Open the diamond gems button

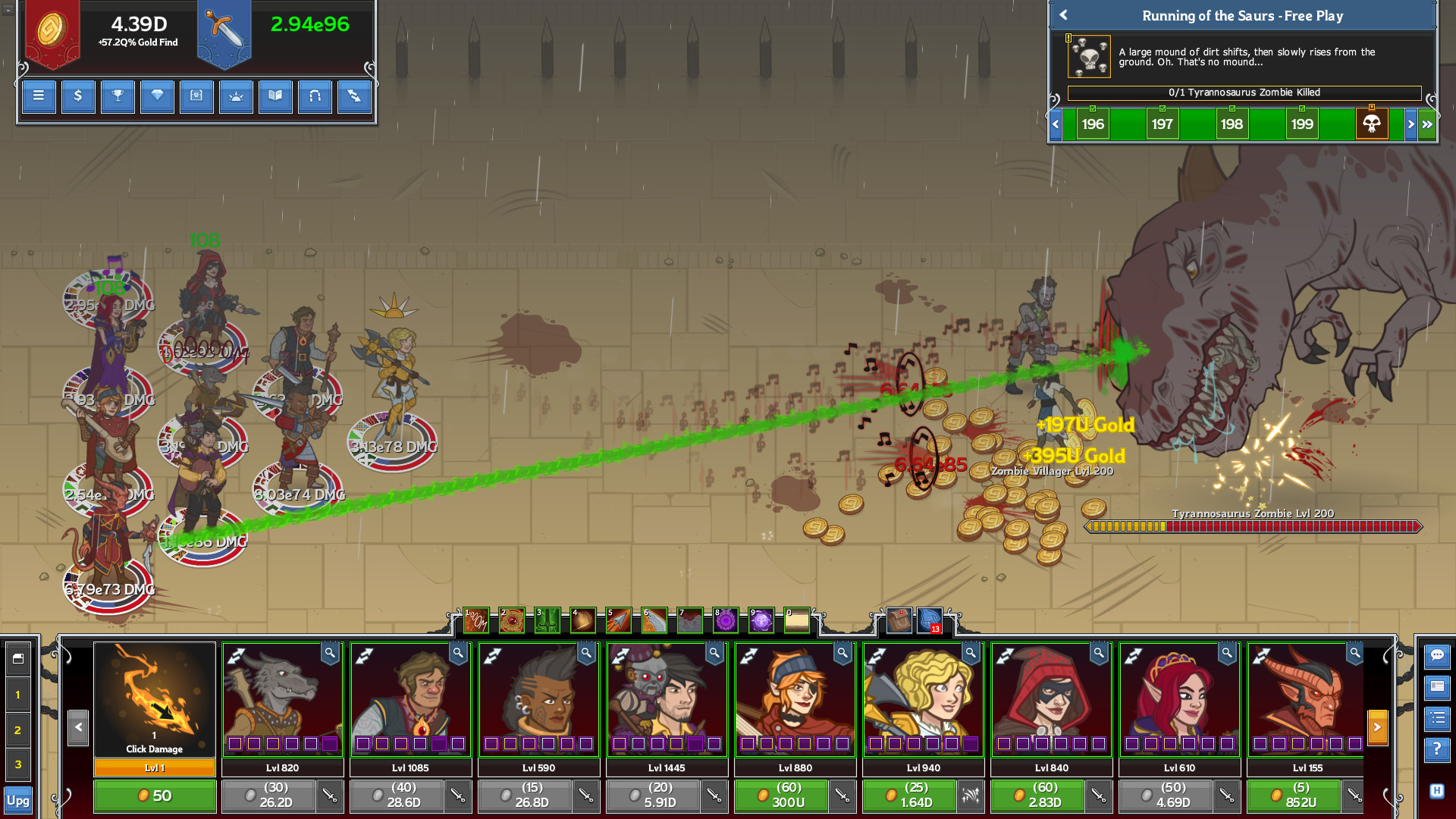tap(157, 96)
